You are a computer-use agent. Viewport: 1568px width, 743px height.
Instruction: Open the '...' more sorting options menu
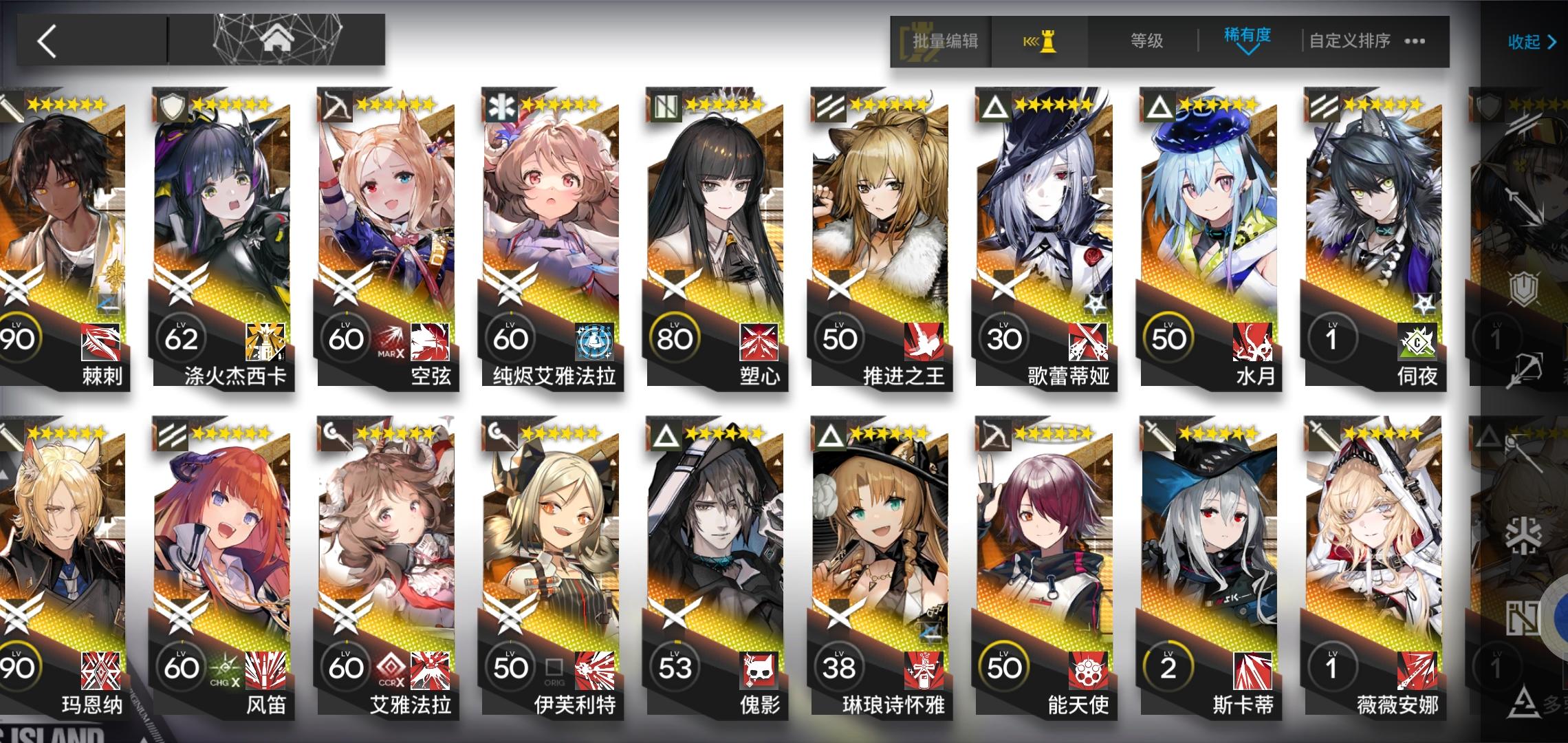1415,41
